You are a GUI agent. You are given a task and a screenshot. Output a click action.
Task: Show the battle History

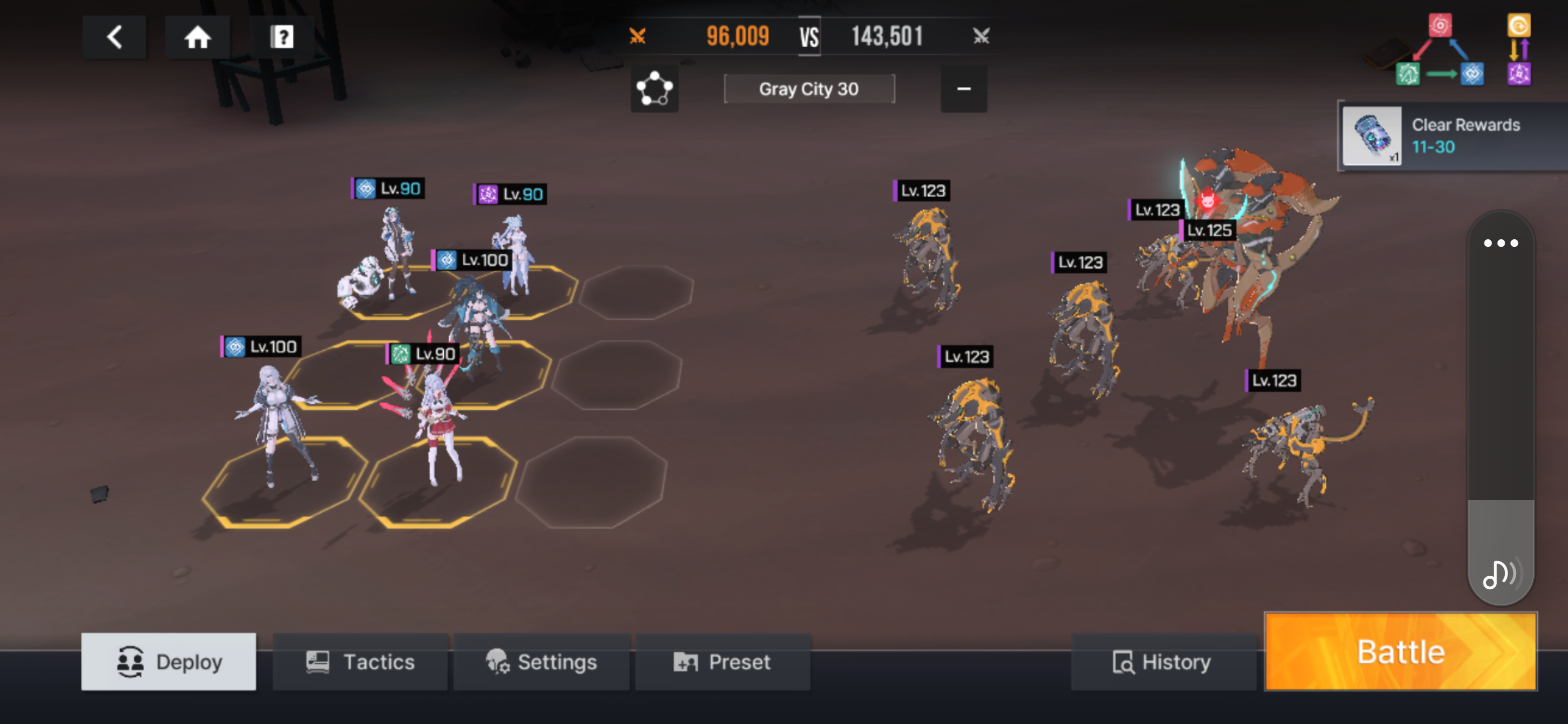click(x=1162, y=661)
